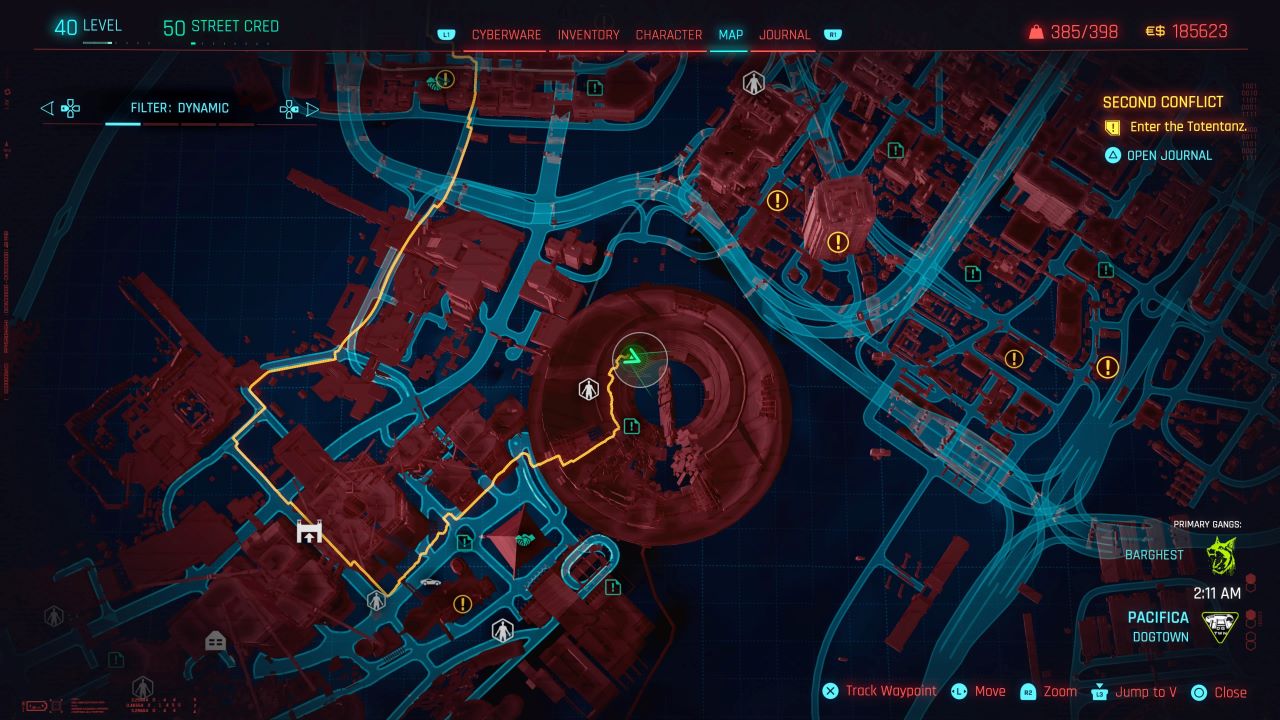
Task: Open the Journal tab
Action: (x=785, y=35)
